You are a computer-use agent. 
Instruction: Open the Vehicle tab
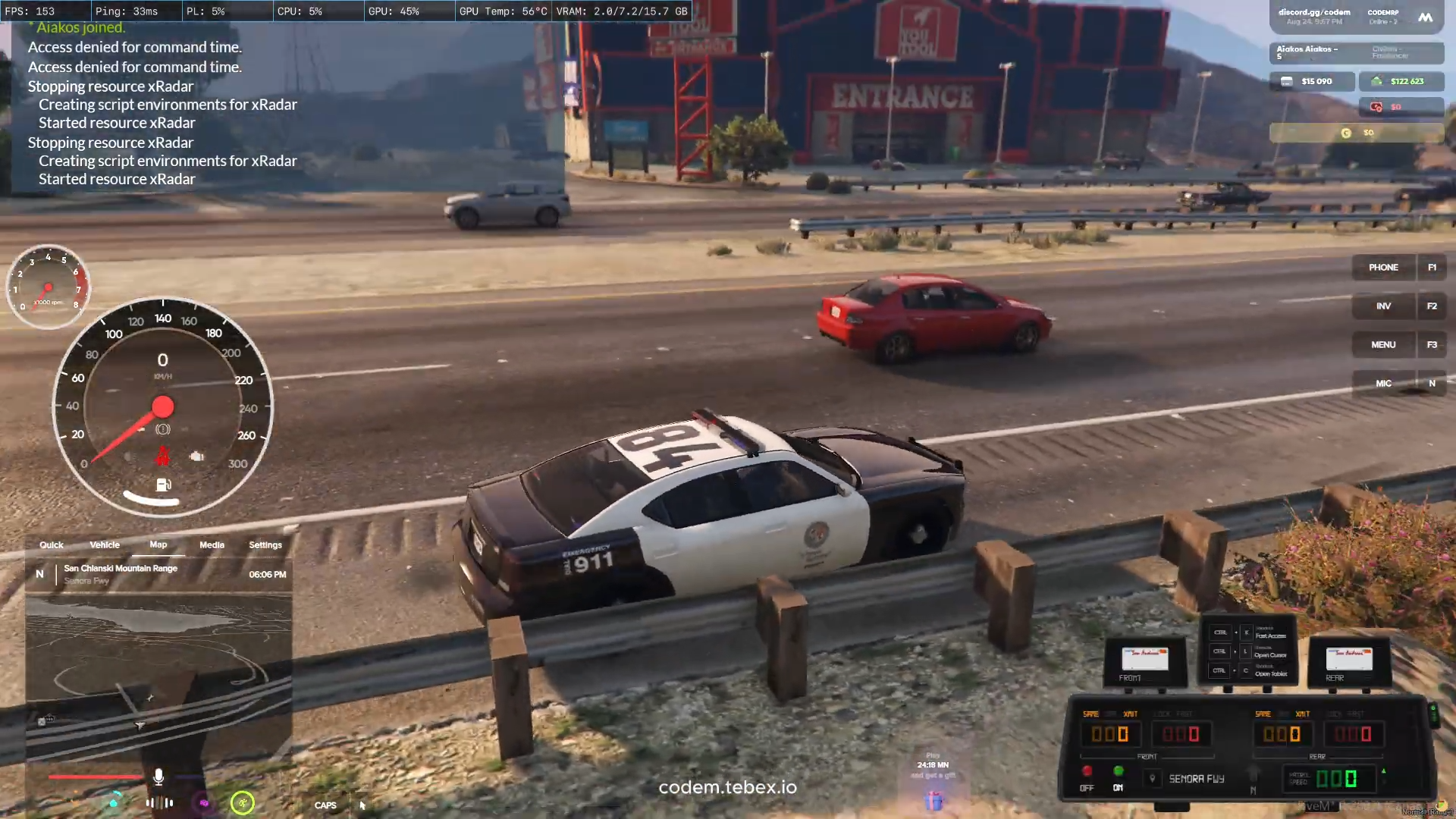105,544
